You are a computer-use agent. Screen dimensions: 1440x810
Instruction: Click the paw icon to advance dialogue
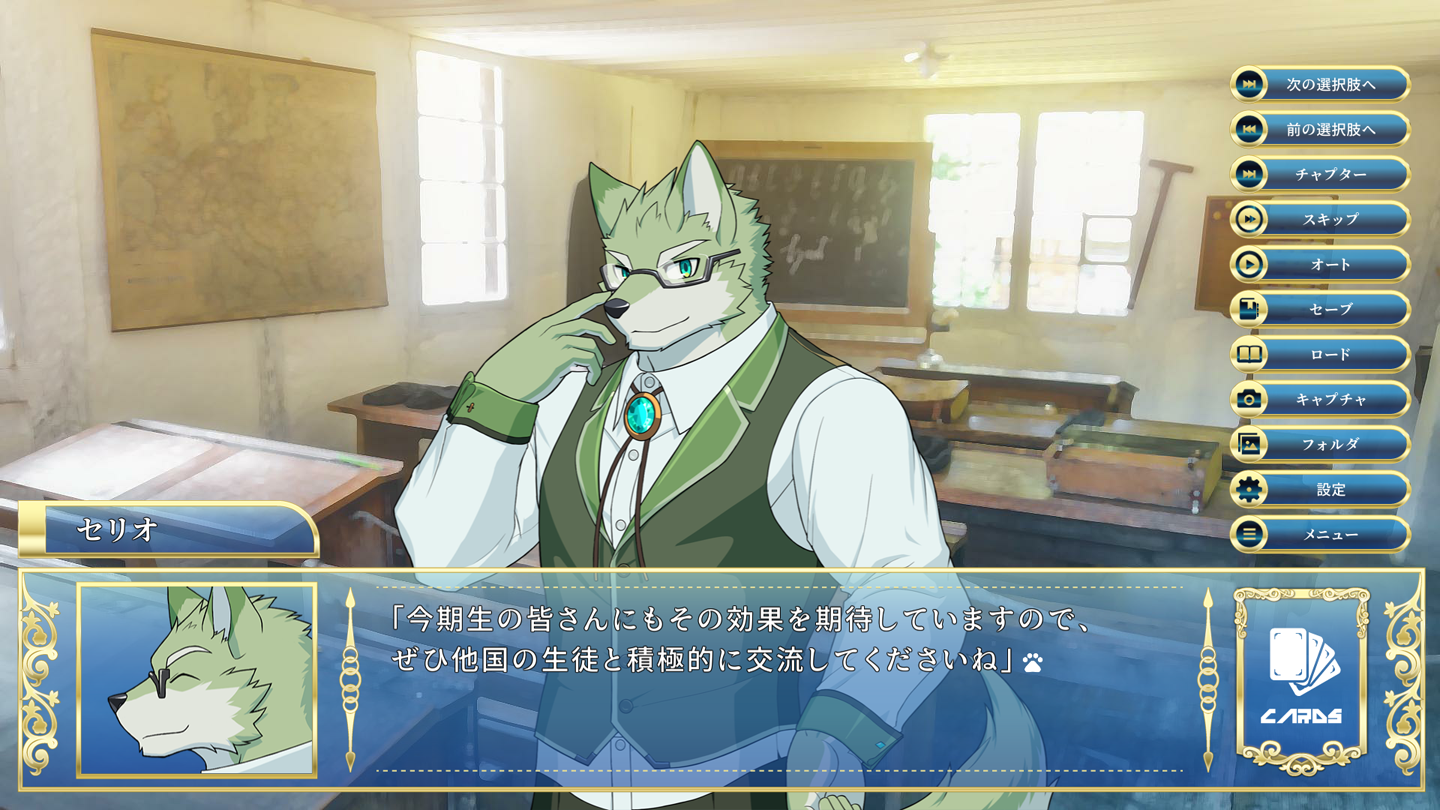point(1033,662)
